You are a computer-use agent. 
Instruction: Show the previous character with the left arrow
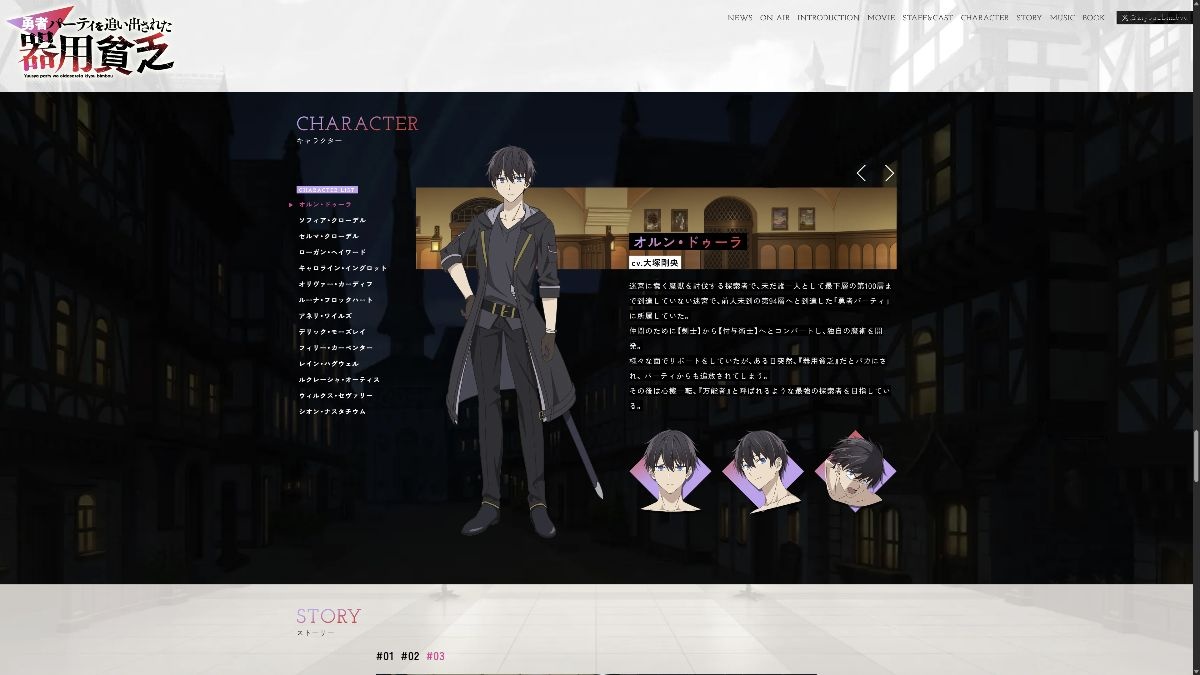click(x=861, y=173)
